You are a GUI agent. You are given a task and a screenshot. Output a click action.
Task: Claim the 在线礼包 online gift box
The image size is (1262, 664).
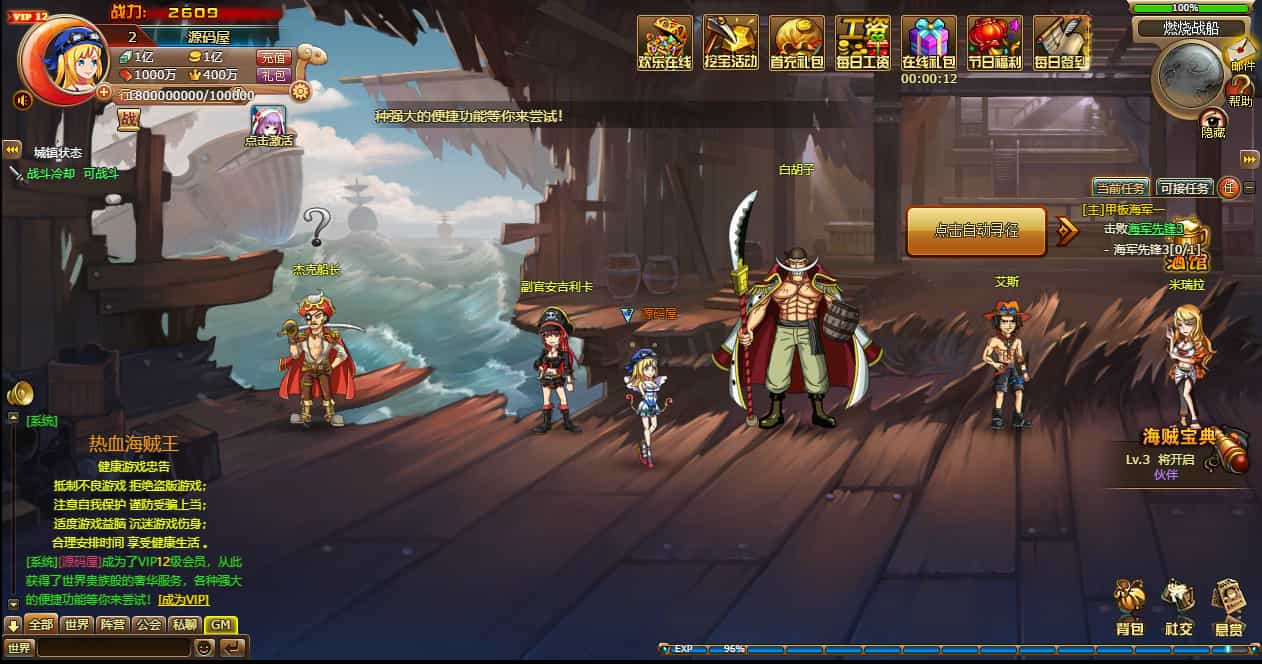tap(929, 42)
